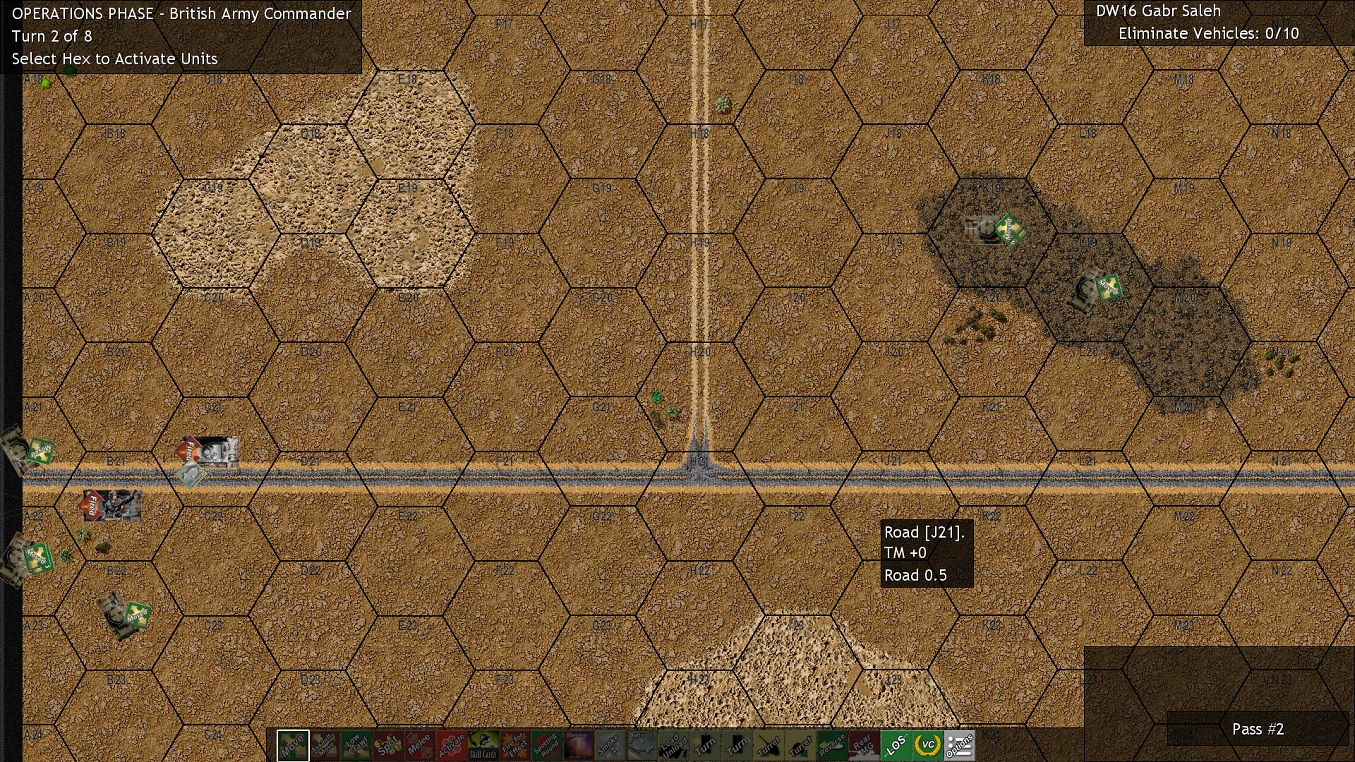The height and width of the screenshot is (762, 1355).
Task: Rotate the turret right
Action: point(801,746)
